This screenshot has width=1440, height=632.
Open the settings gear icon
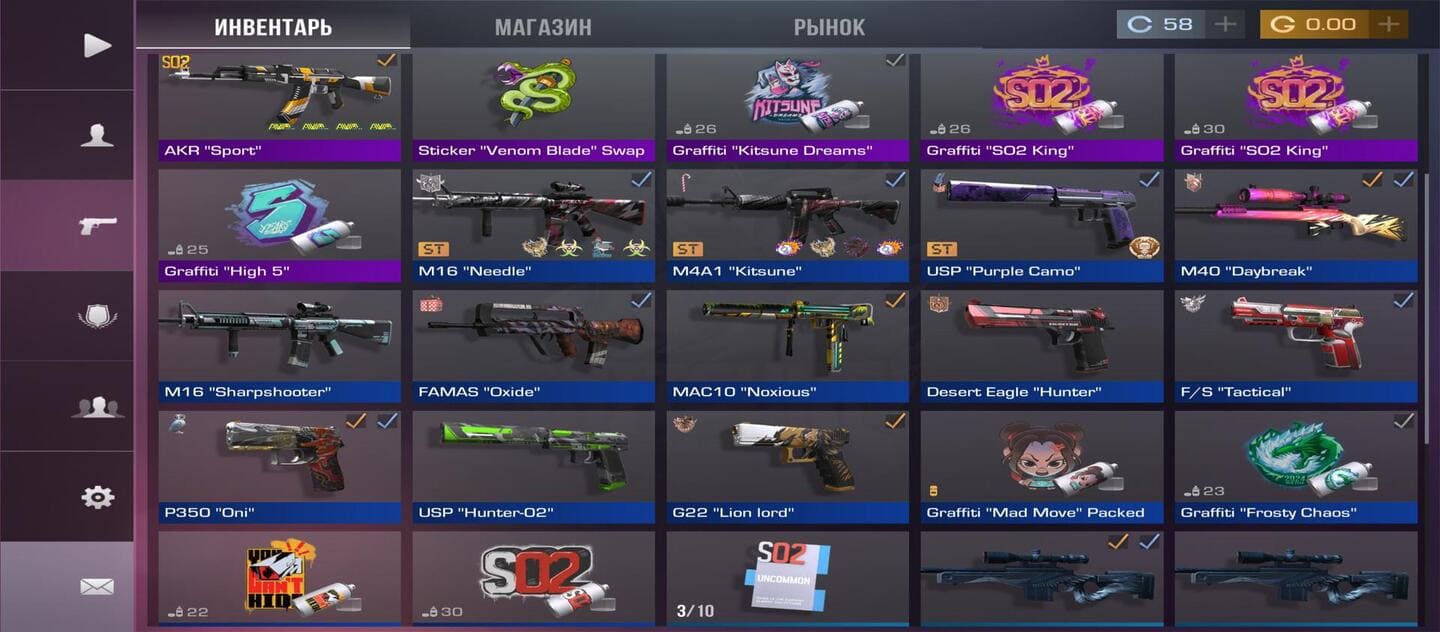click(97, 497)
